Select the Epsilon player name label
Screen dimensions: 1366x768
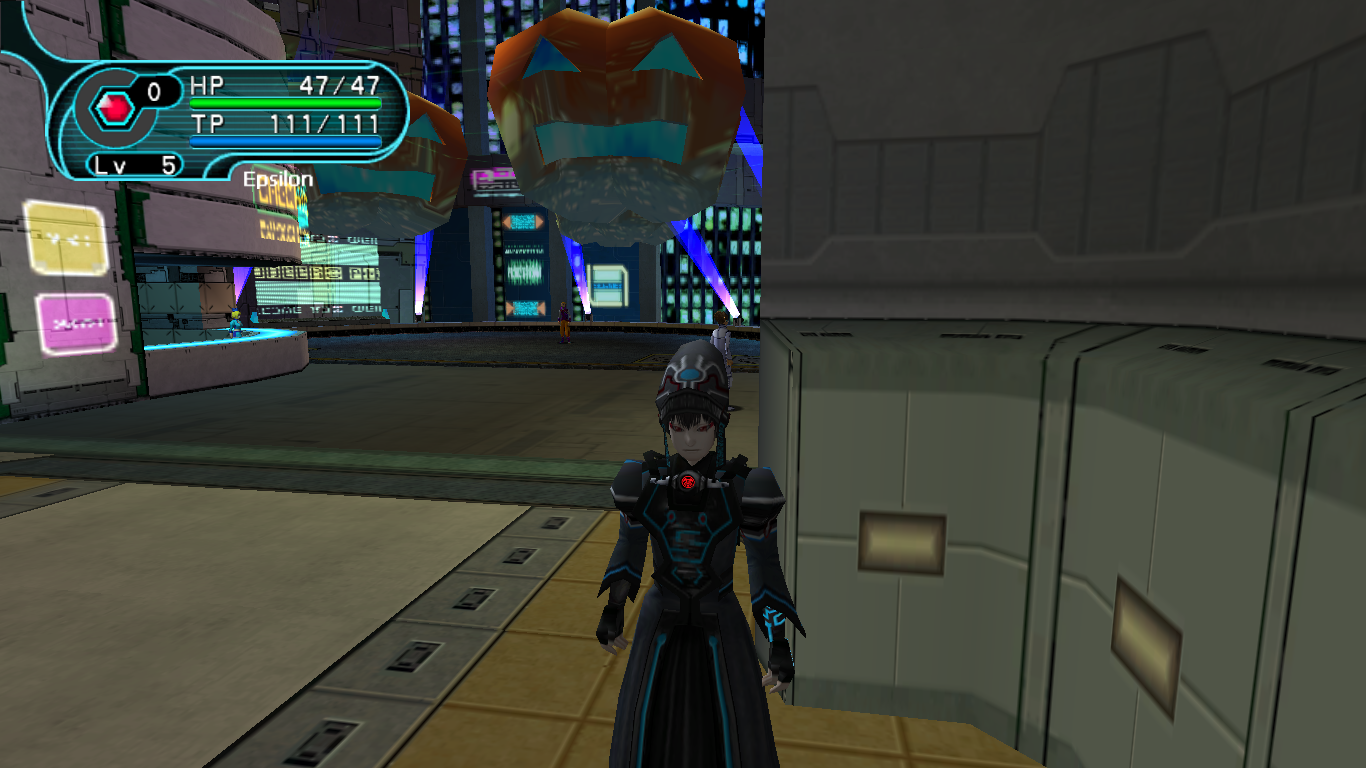point(278,180)
